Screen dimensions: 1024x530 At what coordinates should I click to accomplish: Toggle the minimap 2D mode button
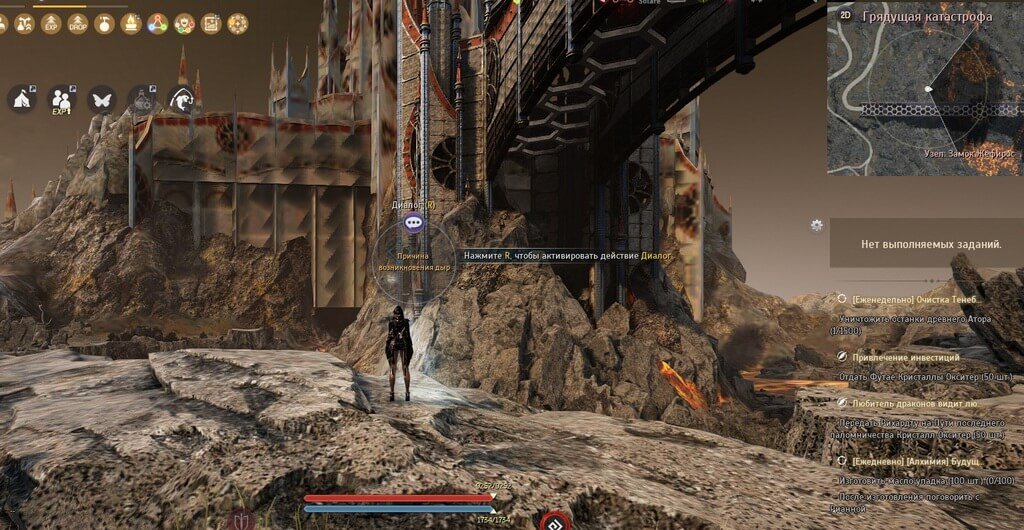[x=845, y=15]
